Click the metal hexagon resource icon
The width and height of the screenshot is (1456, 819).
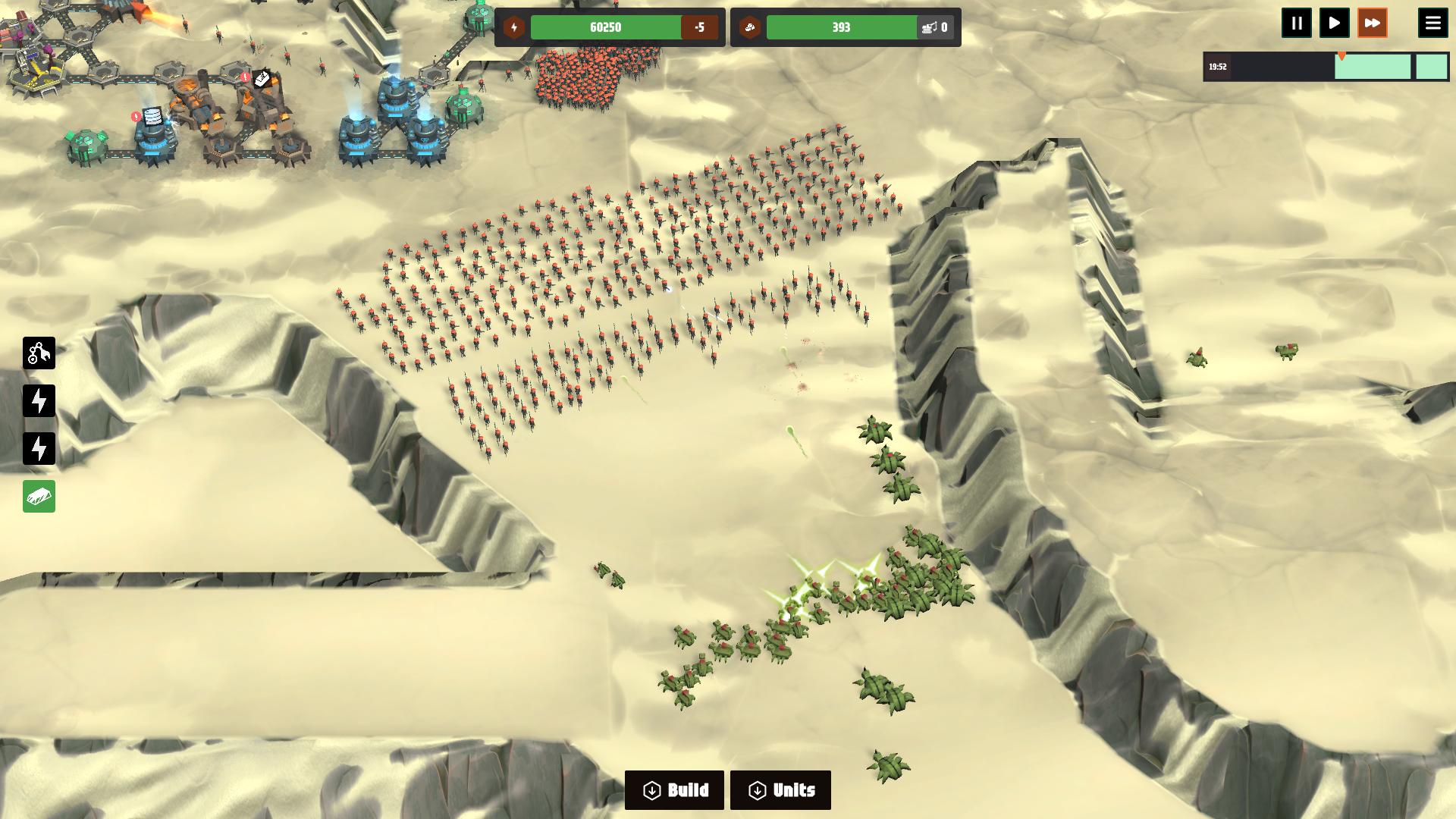[x=750, y=28]
